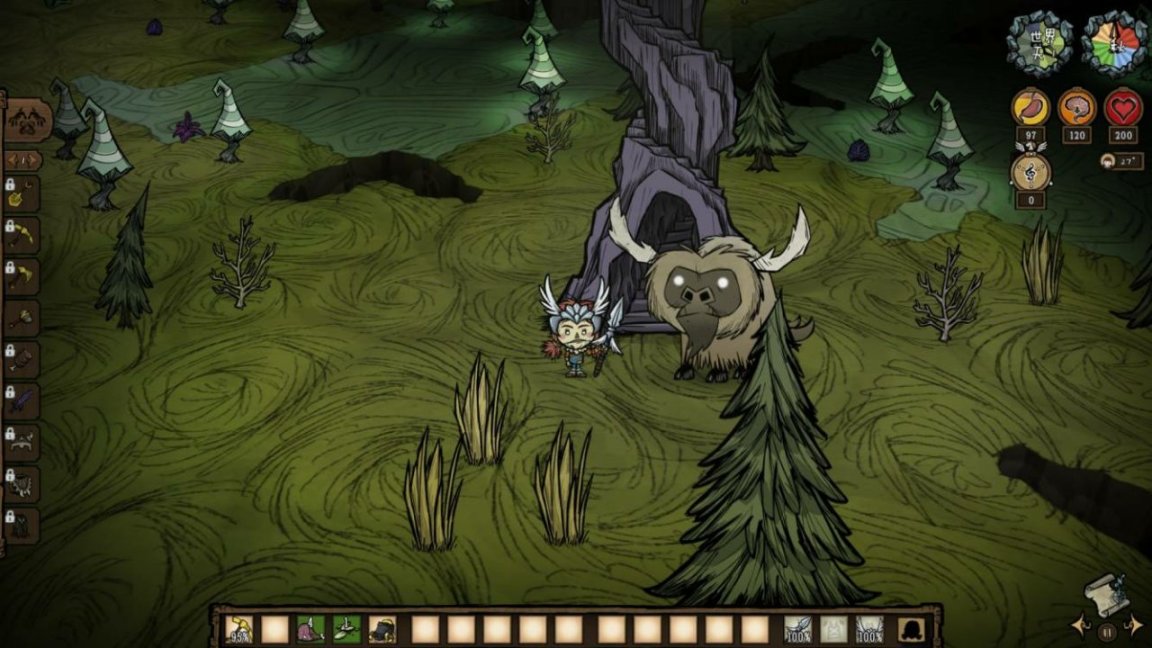This screenshot has height=648, width=1152.
Task: Pick the raw meat item in the inventory bar
Action: pos(310,629)
